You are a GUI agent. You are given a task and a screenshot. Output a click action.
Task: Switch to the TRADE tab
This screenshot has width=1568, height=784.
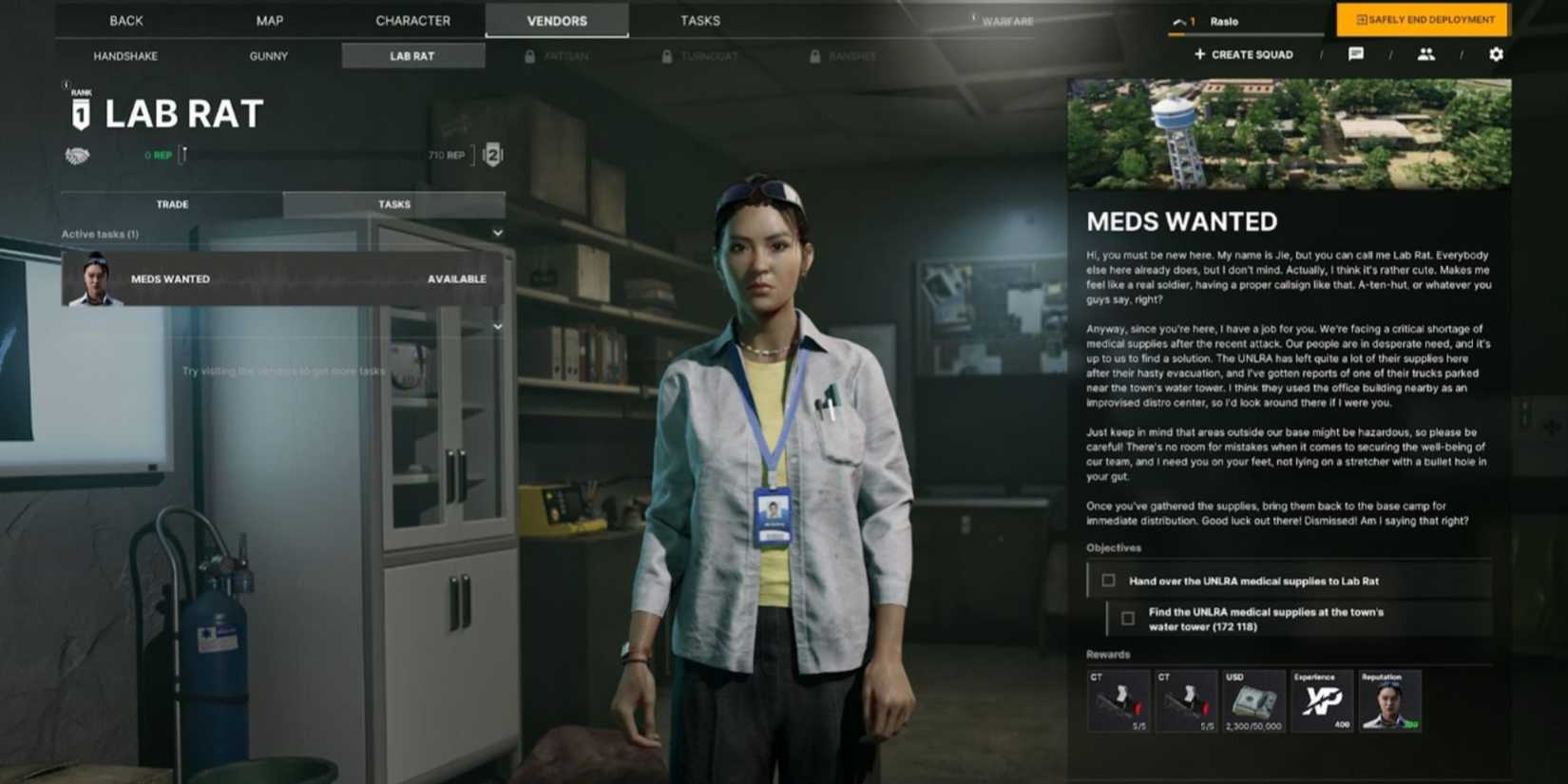172,203
